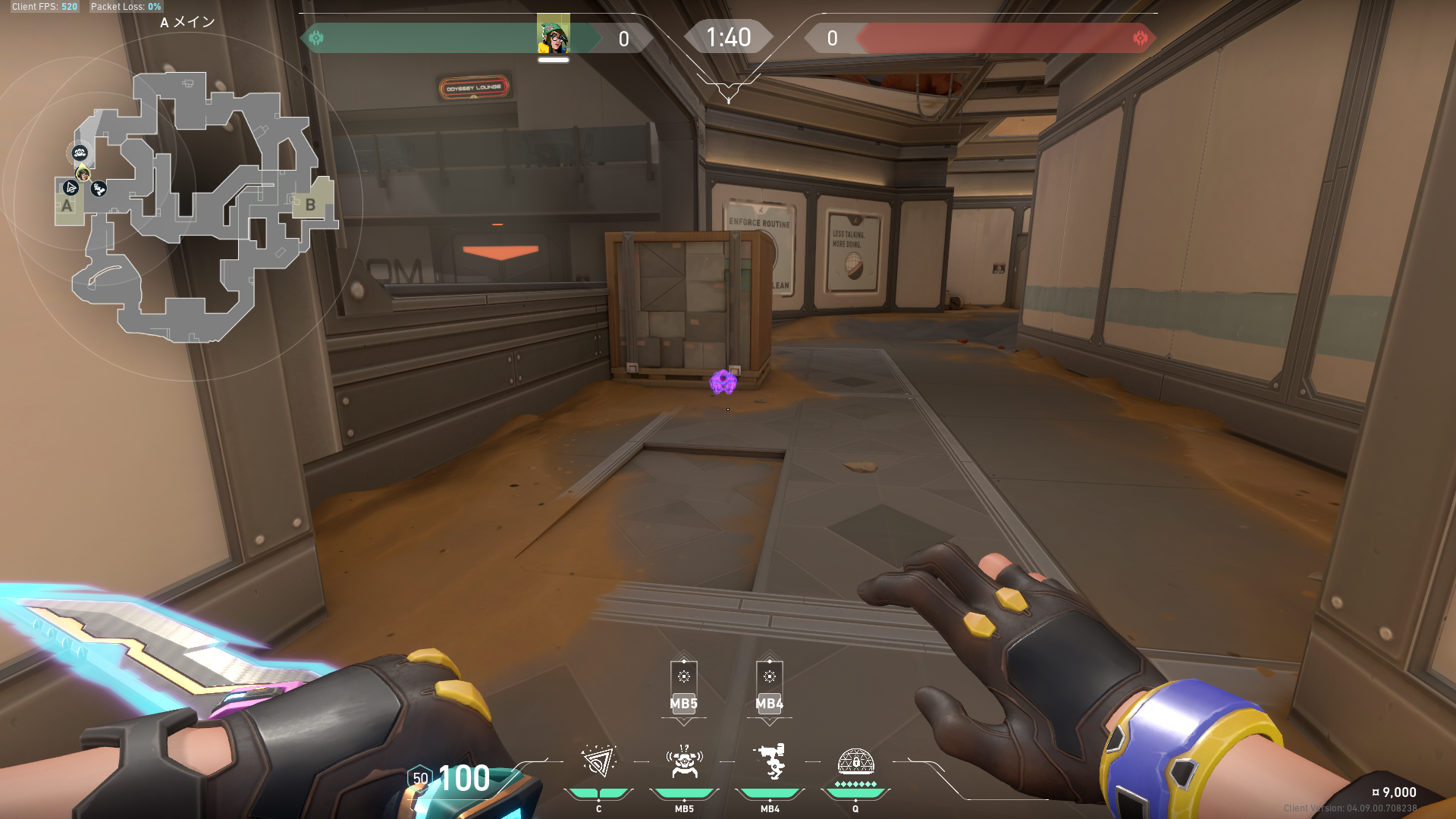Trigger the Lockdown ultimate dome icon
The height and width of the screenshot is (819, 1456).
(855, 761)
